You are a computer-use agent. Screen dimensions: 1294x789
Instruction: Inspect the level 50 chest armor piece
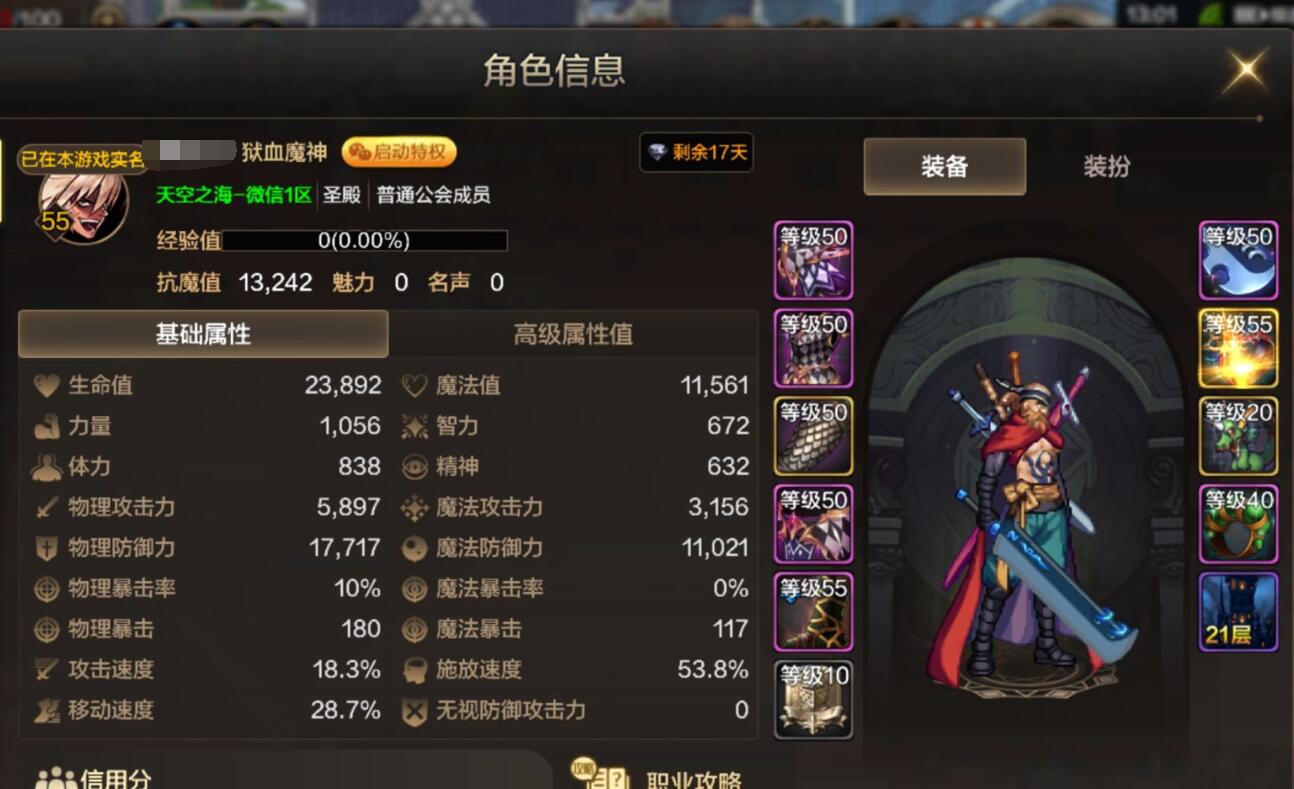click(812, 348)
